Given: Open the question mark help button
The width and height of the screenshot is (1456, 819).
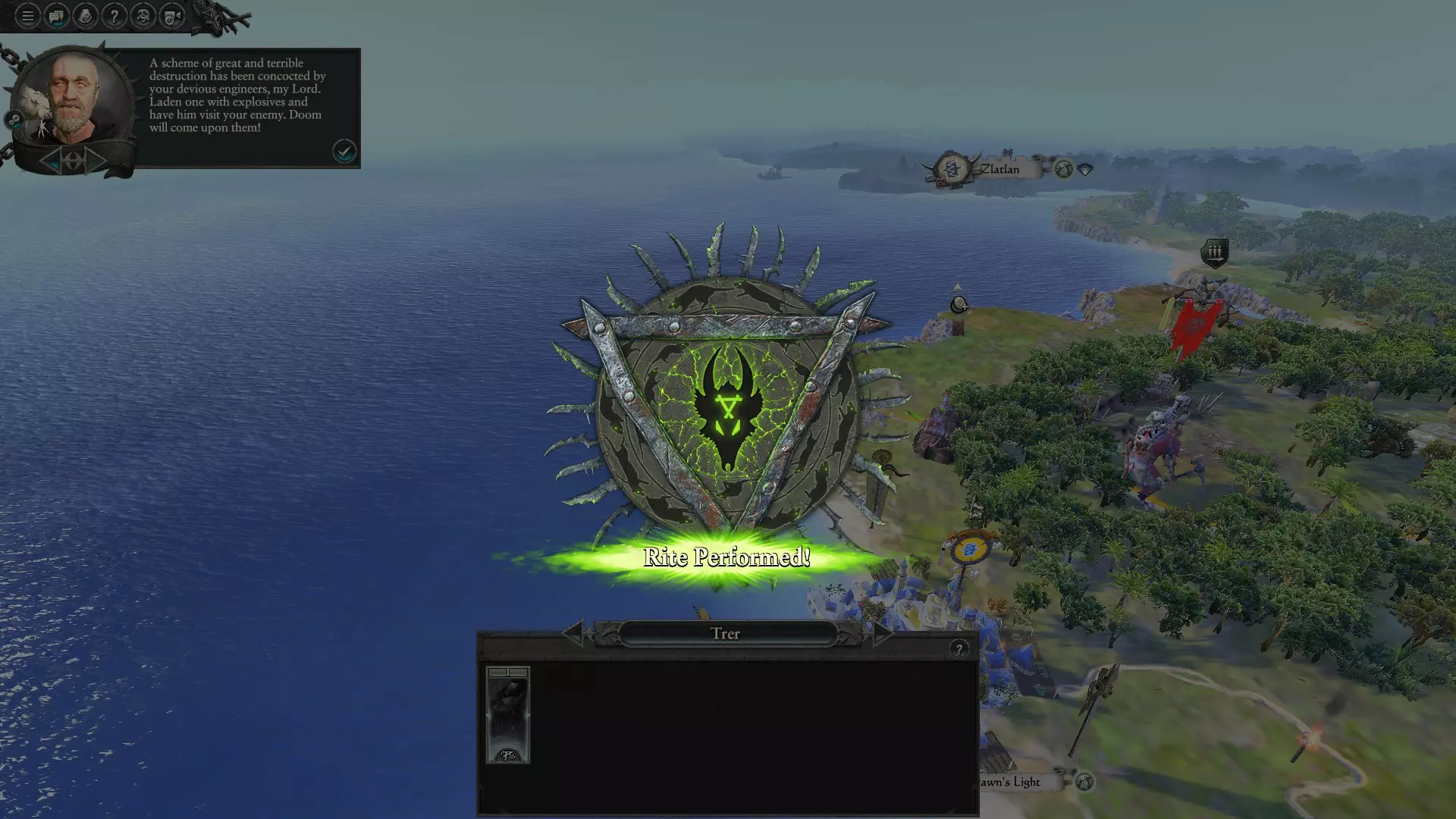Looking at the screenshot, I should click(x=114, y=16).
